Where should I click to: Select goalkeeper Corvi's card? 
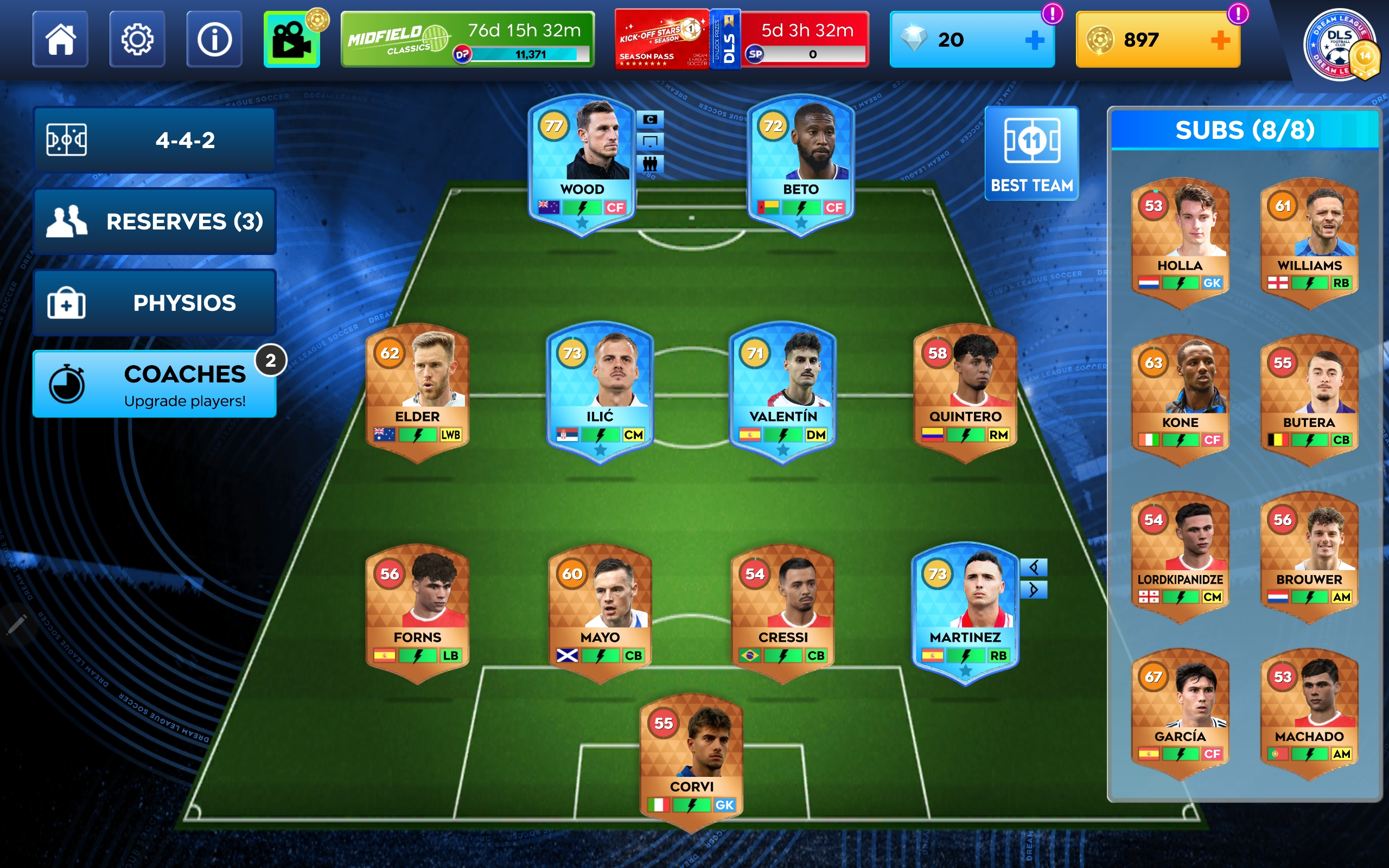691,759
